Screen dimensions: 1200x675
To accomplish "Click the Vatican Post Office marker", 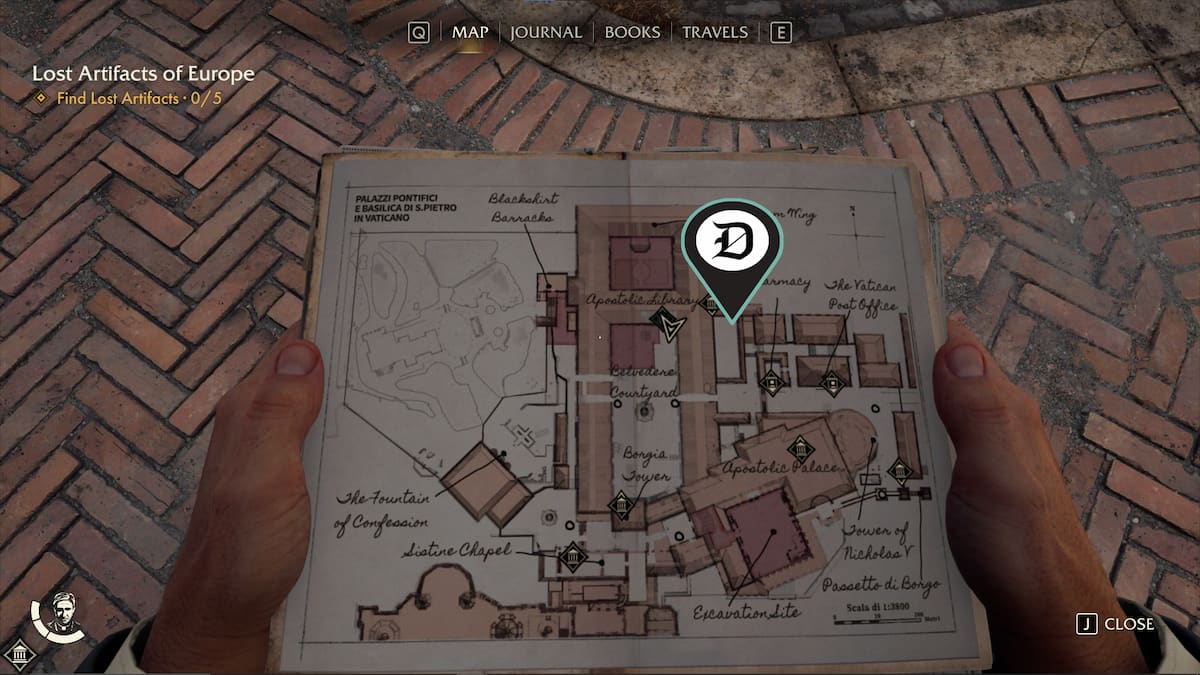I will (x=832, y=382).
